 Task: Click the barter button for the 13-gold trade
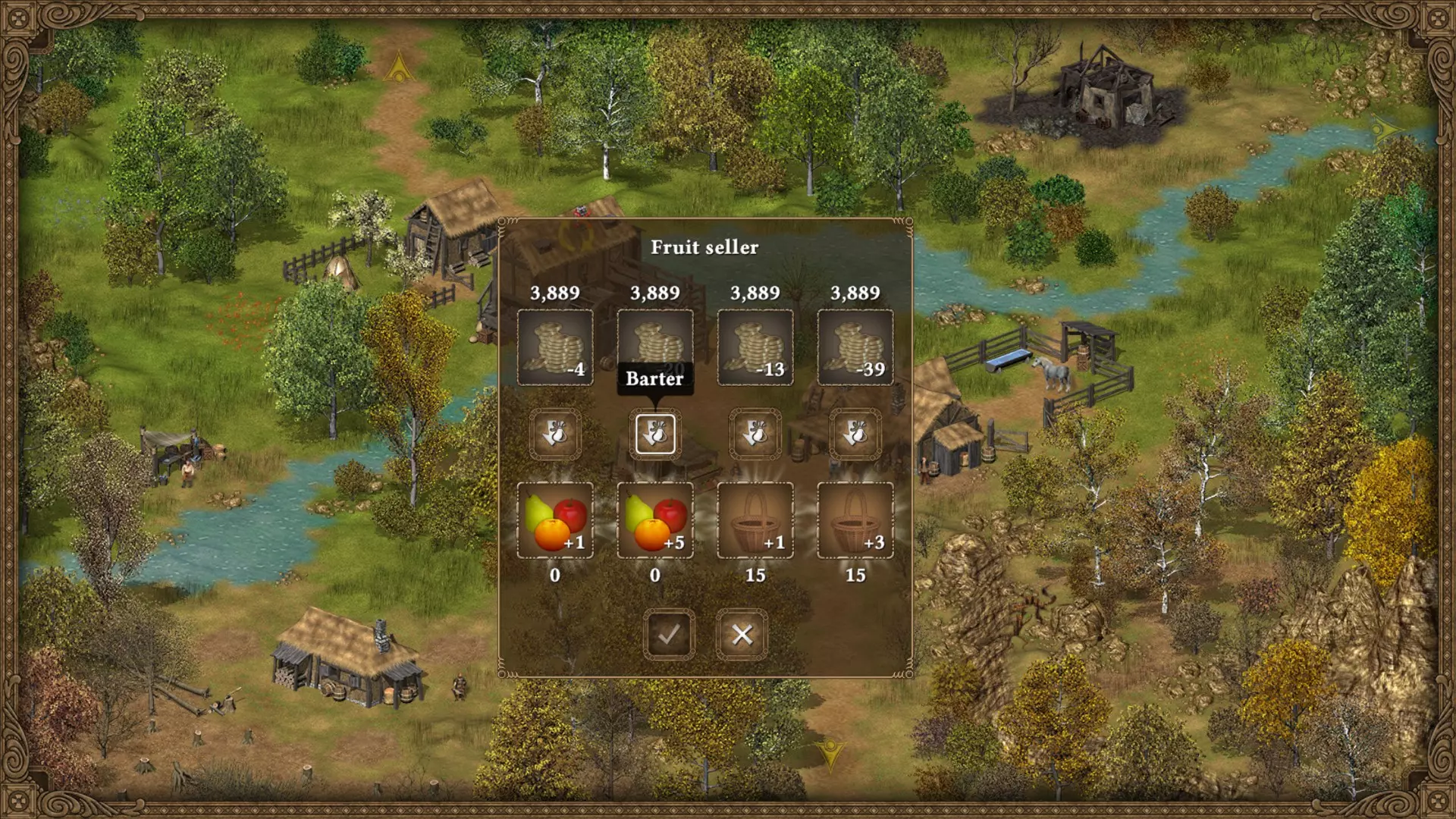click(755, 435)
